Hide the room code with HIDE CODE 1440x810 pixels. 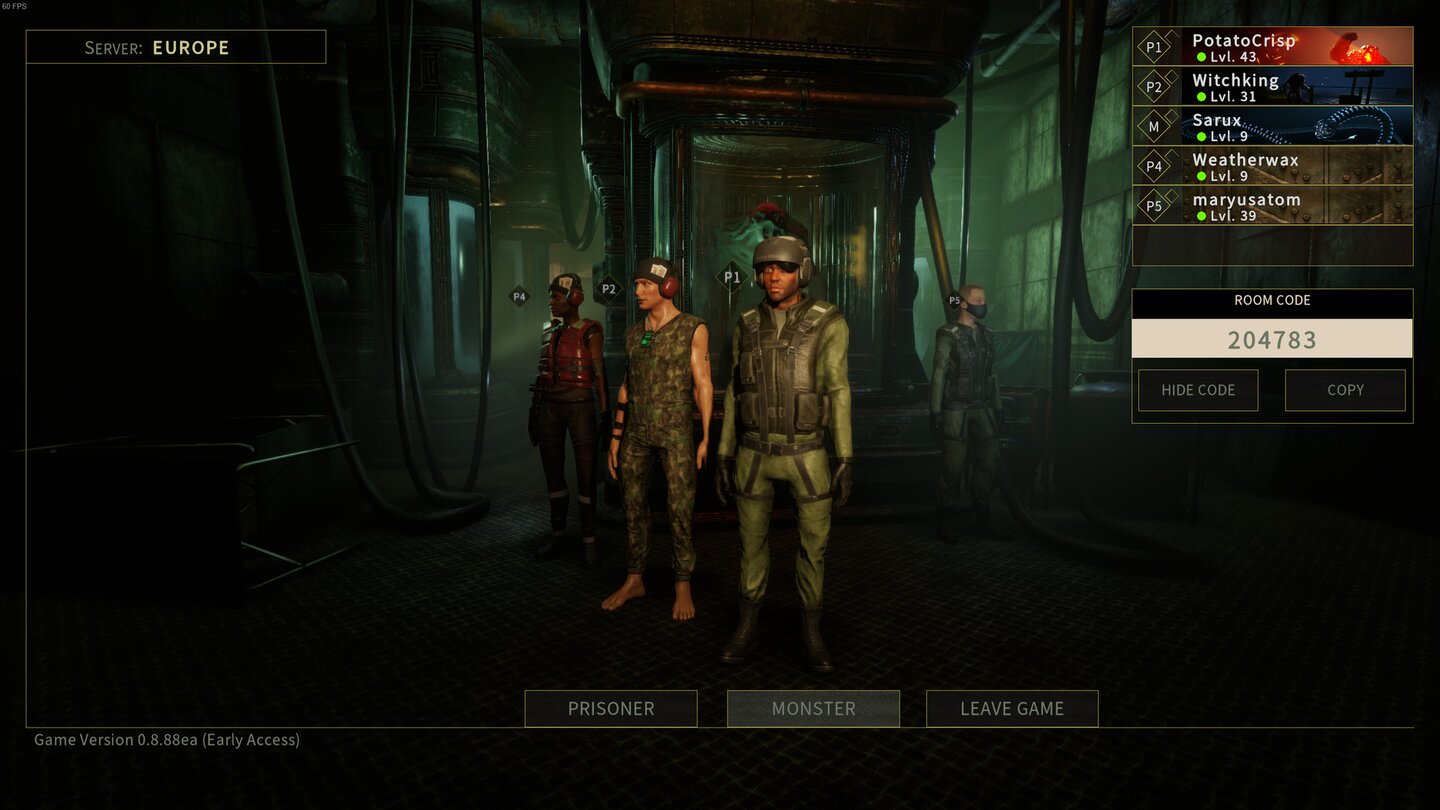pyautogui.click(x=1197, y=390)
